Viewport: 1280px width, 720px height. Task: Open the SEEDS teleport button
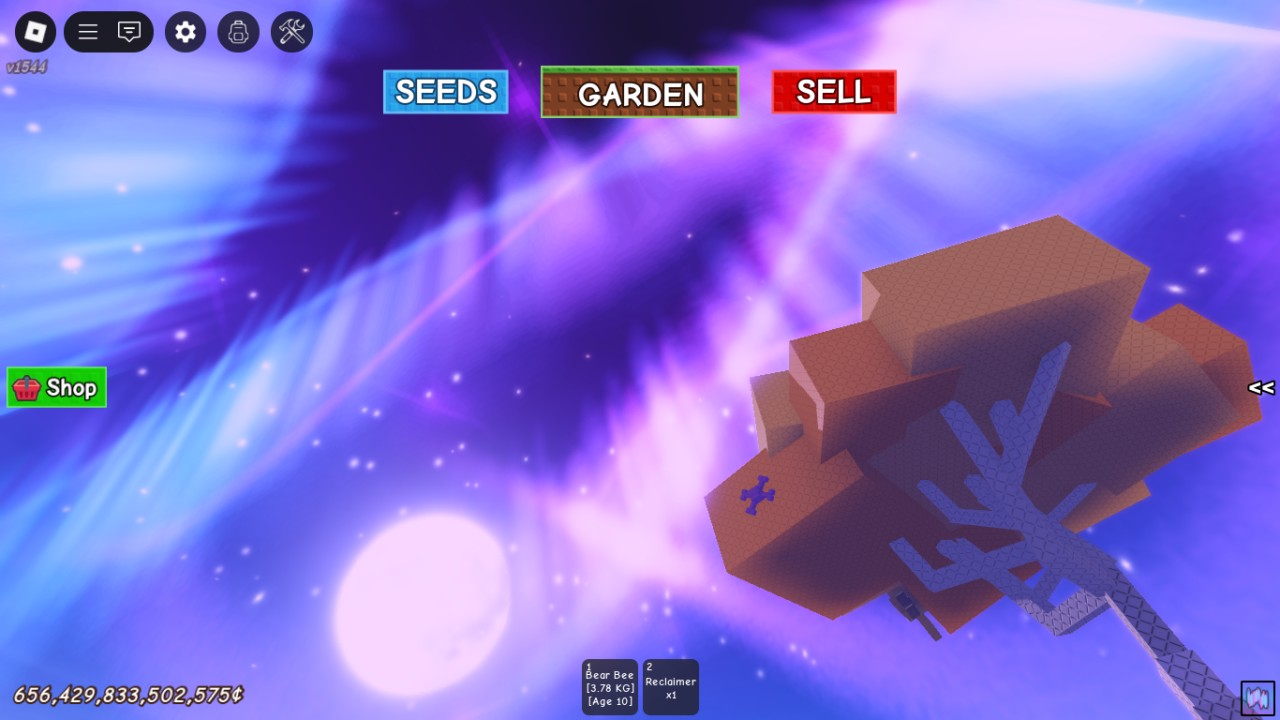[446, 92]
